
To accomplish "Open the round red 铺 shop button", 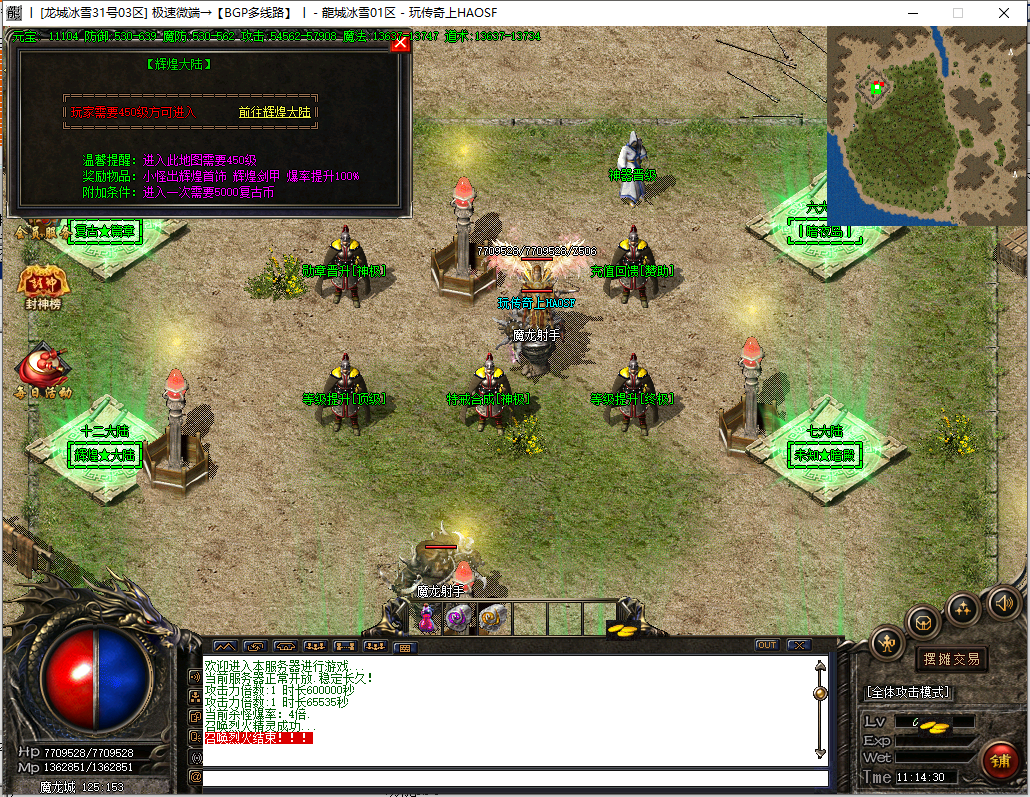I will (x=999, y=761).
